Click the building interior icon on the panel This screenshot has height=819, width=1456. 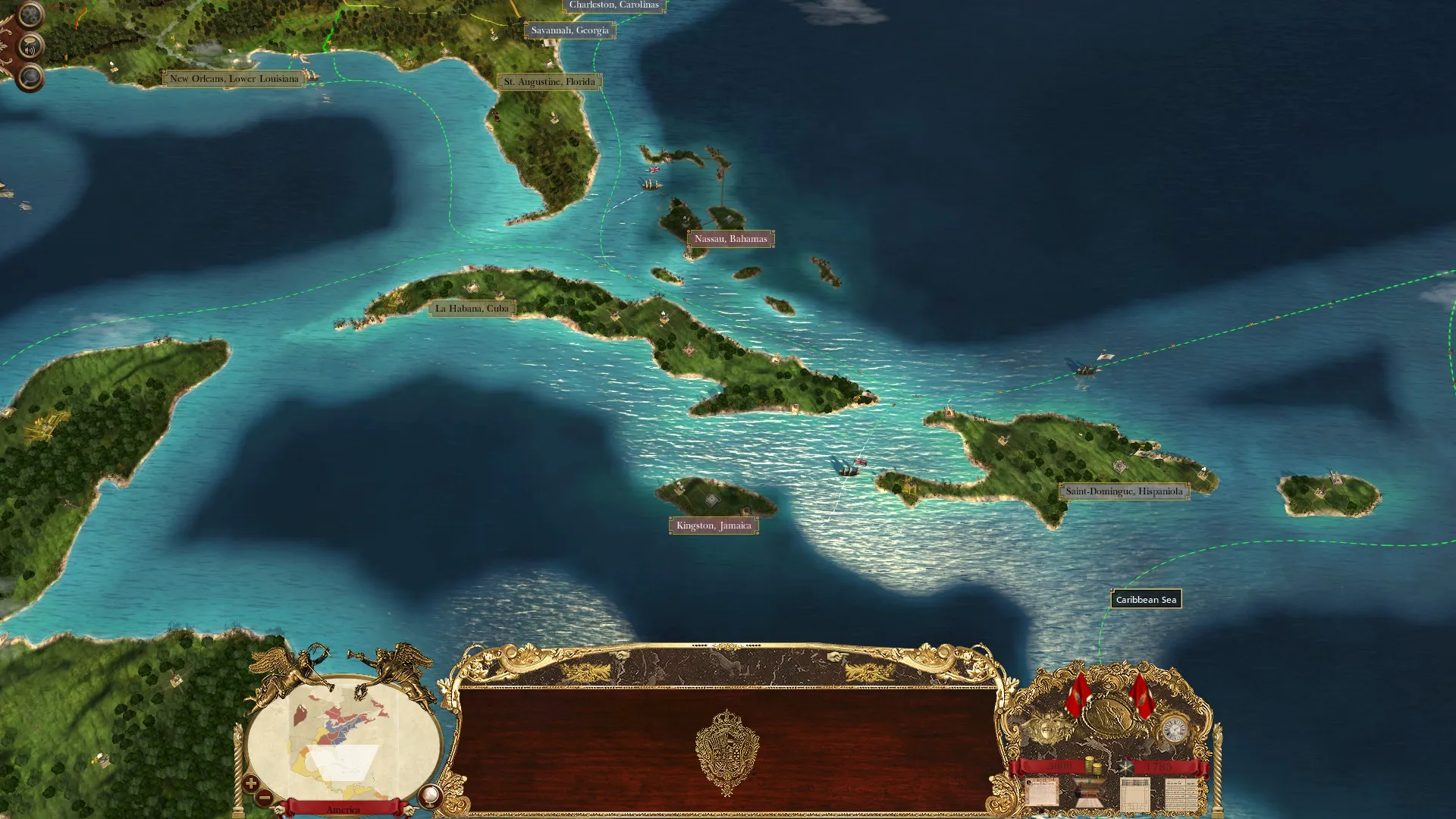(1087, 794)
